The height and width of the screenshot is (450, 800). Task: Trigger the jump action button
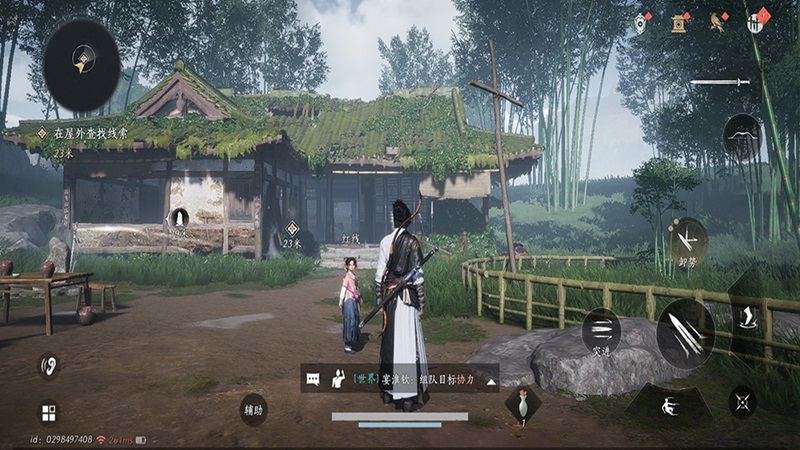point(748,318)
